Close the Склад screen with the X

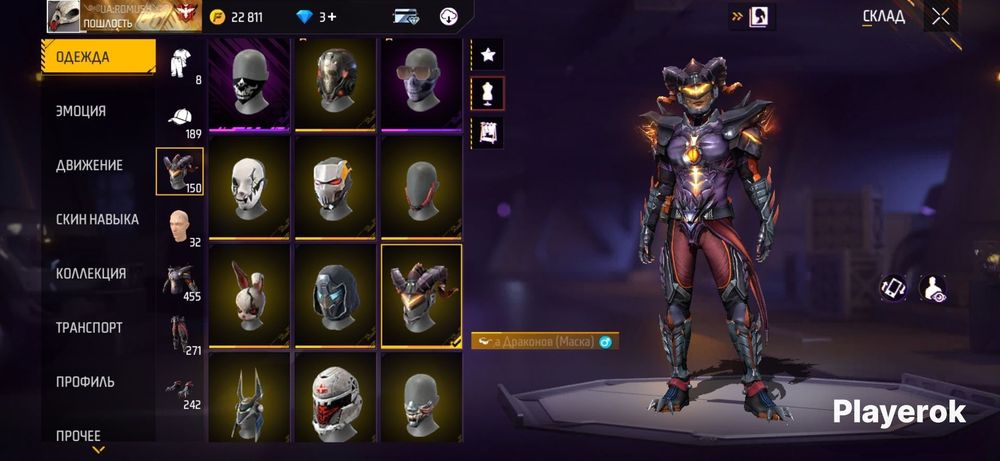[940, 16]
